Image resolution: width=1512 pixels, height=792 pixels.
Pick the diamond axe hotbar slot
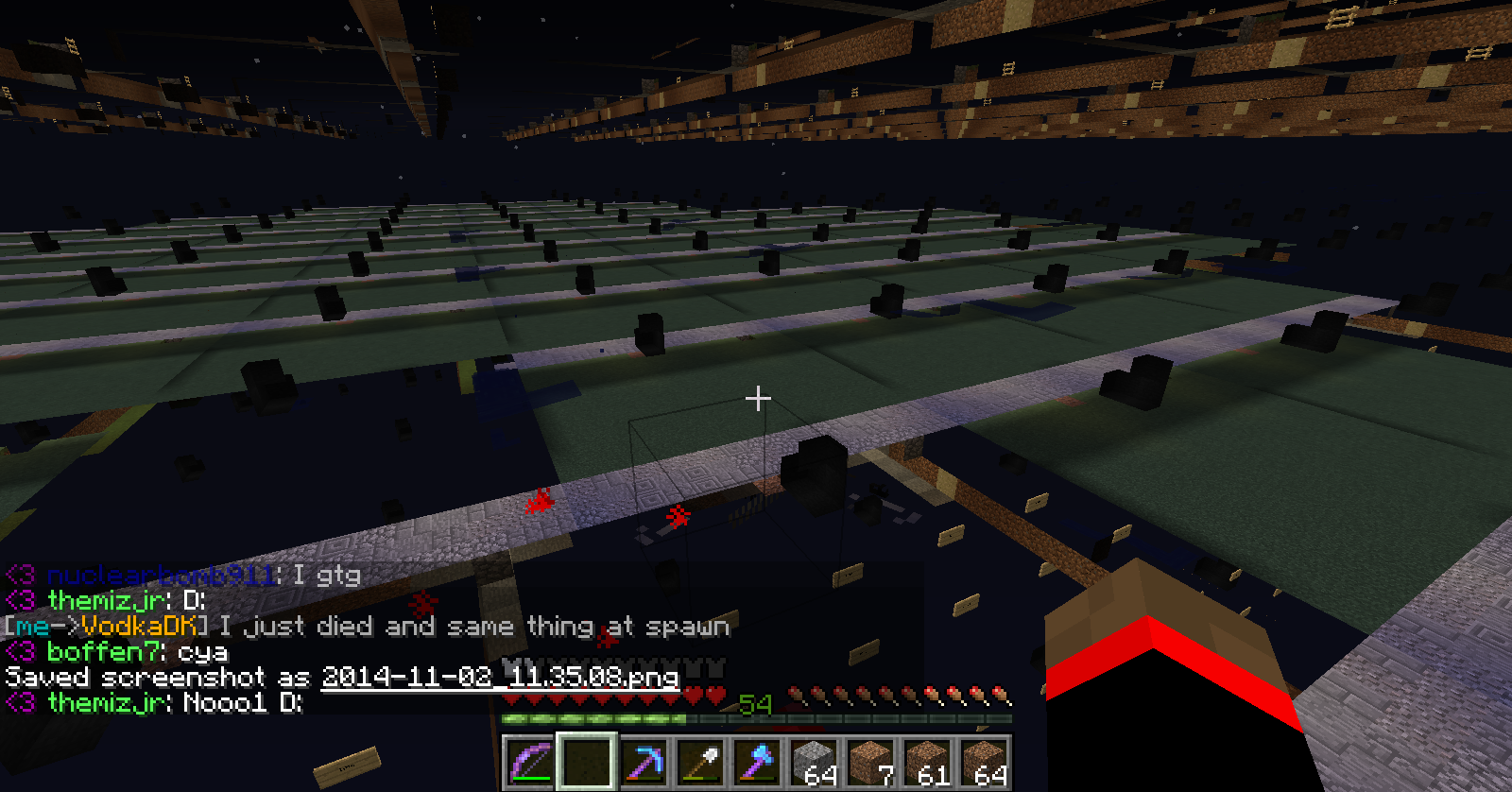[x=757, y=762]
